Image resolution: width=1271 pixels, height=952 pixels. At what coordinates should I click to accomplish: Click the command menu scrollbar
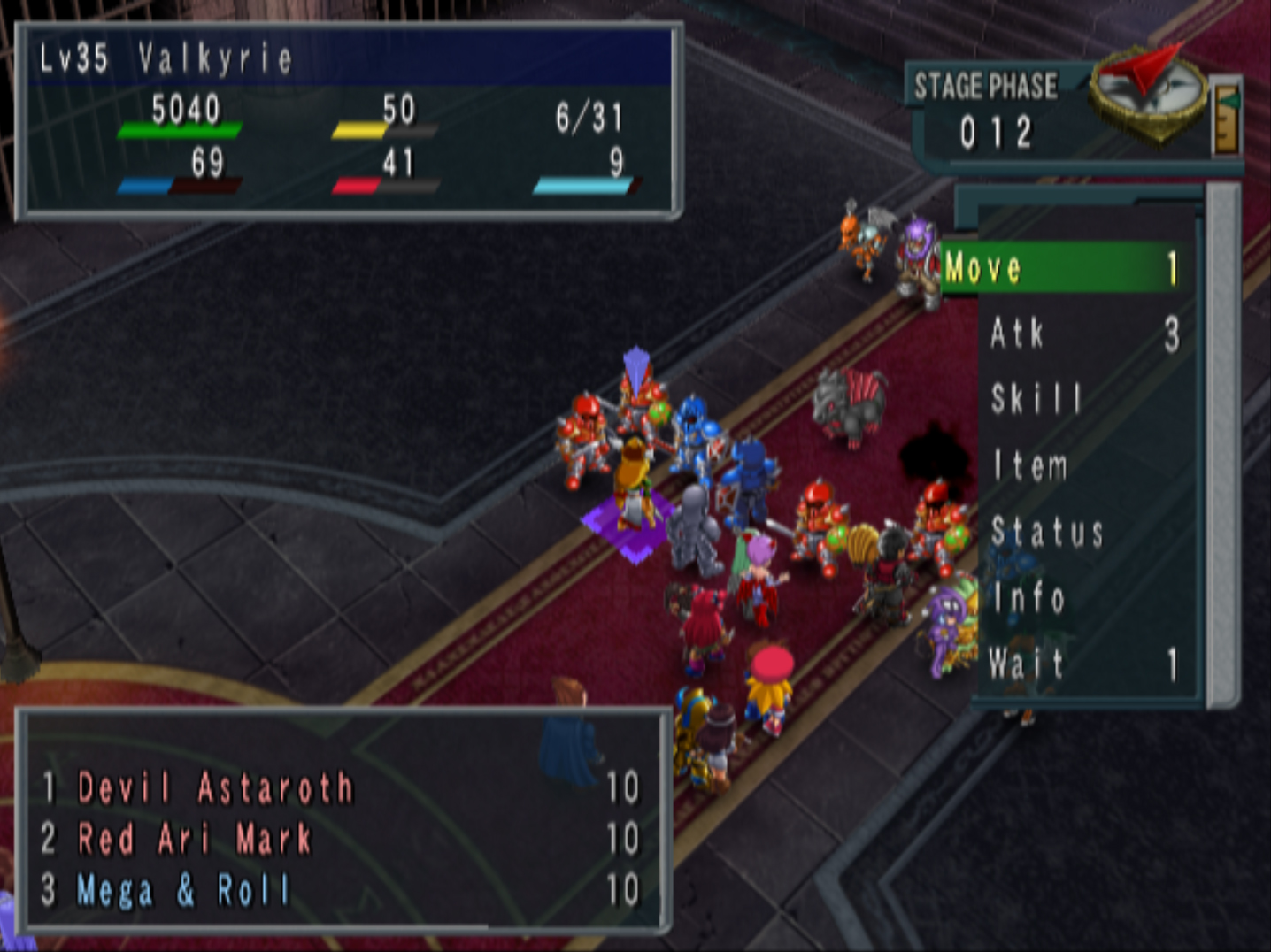tap(1223, 442)
